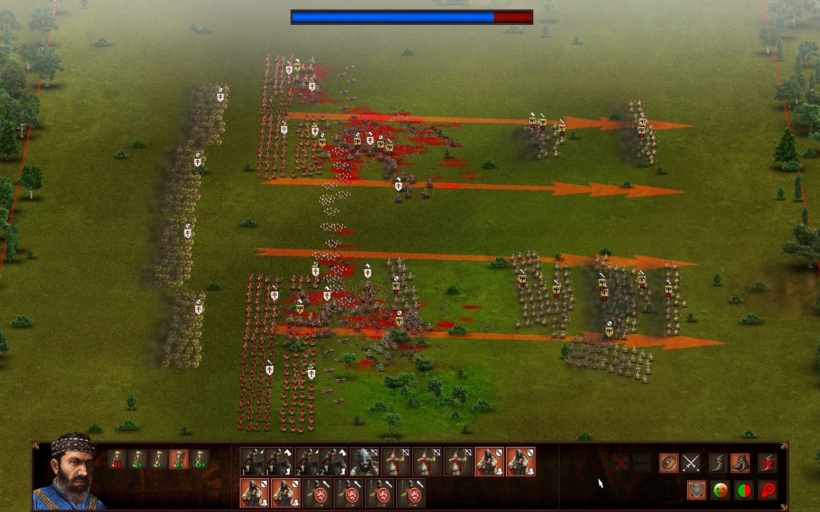Activate the round shield defensive stance
Image resolution: width=820 pixels, height=512 pixels.
[669, 463]
